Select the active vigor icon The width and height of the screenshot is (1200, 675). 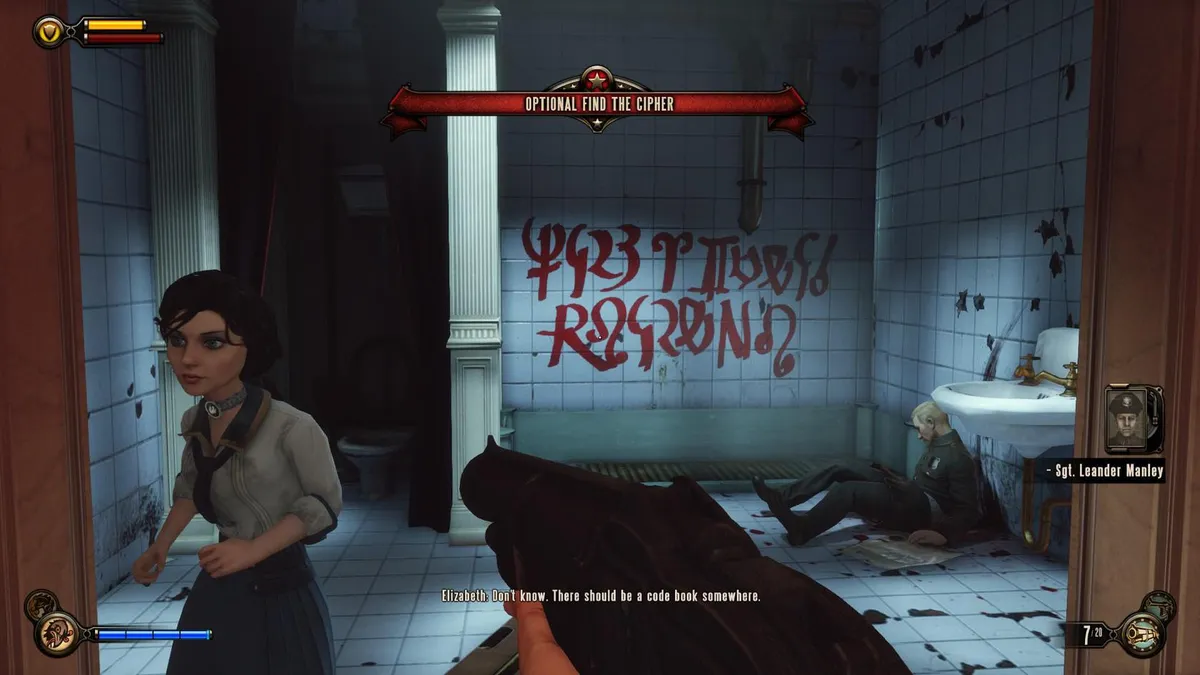(x=57, y=632)
